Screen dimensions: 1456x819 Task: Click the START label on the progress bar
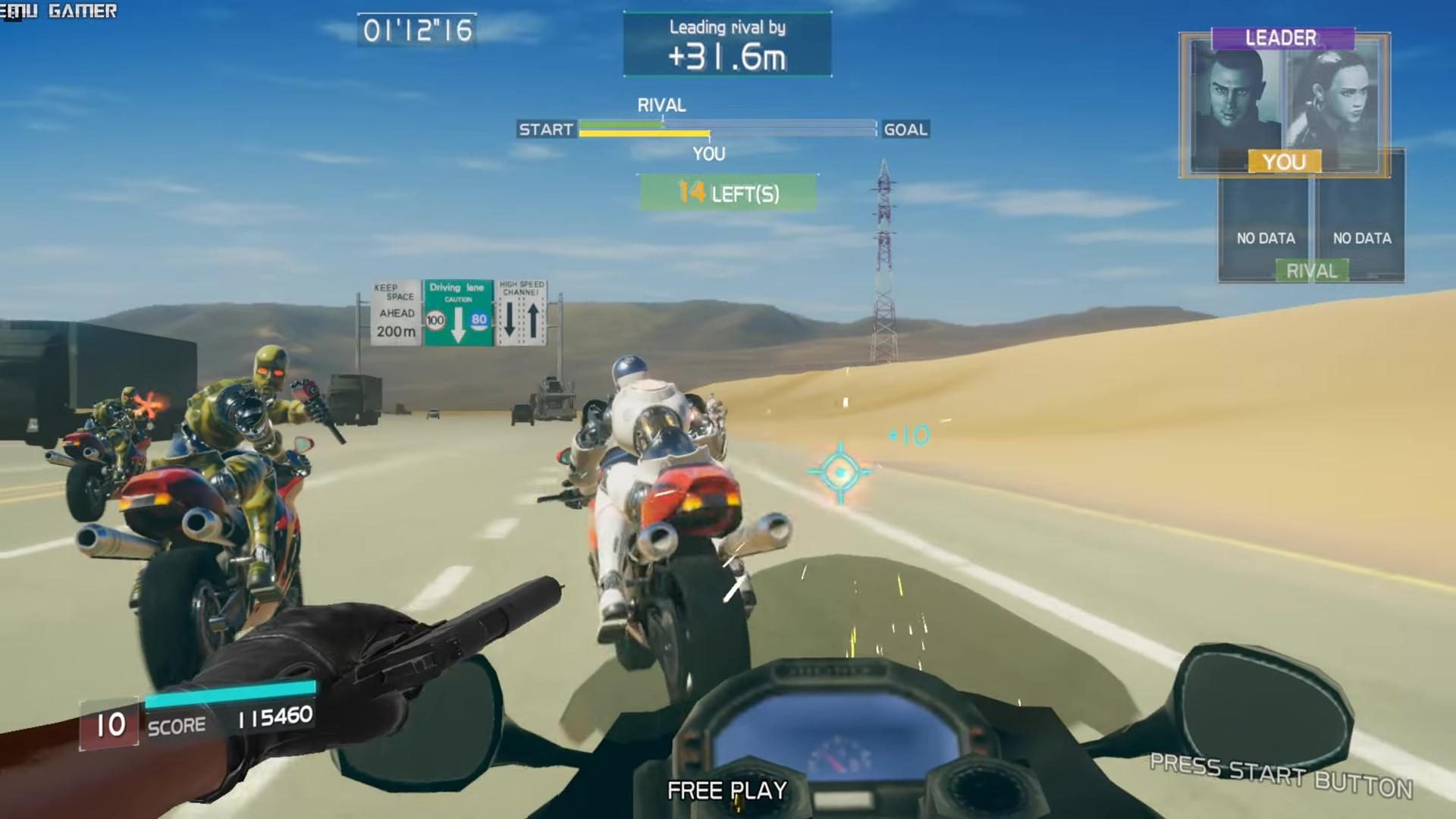point(545,130)
